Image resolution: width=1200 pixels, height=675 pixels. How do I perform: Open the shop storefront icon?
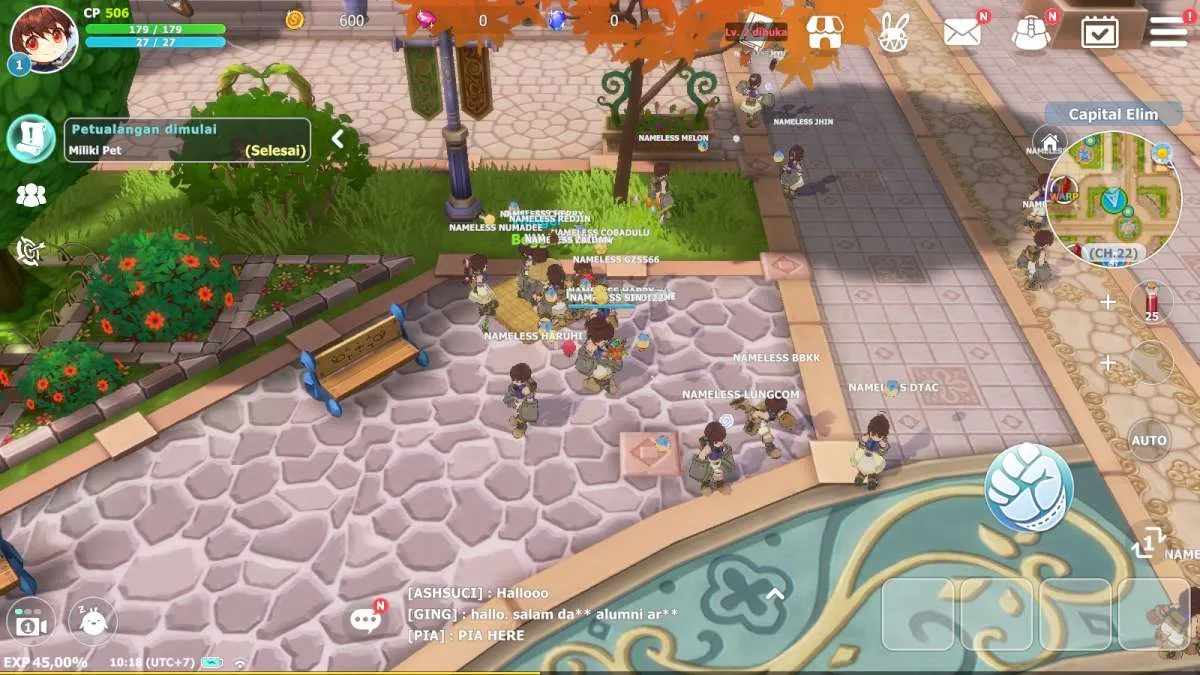[824, 31]
